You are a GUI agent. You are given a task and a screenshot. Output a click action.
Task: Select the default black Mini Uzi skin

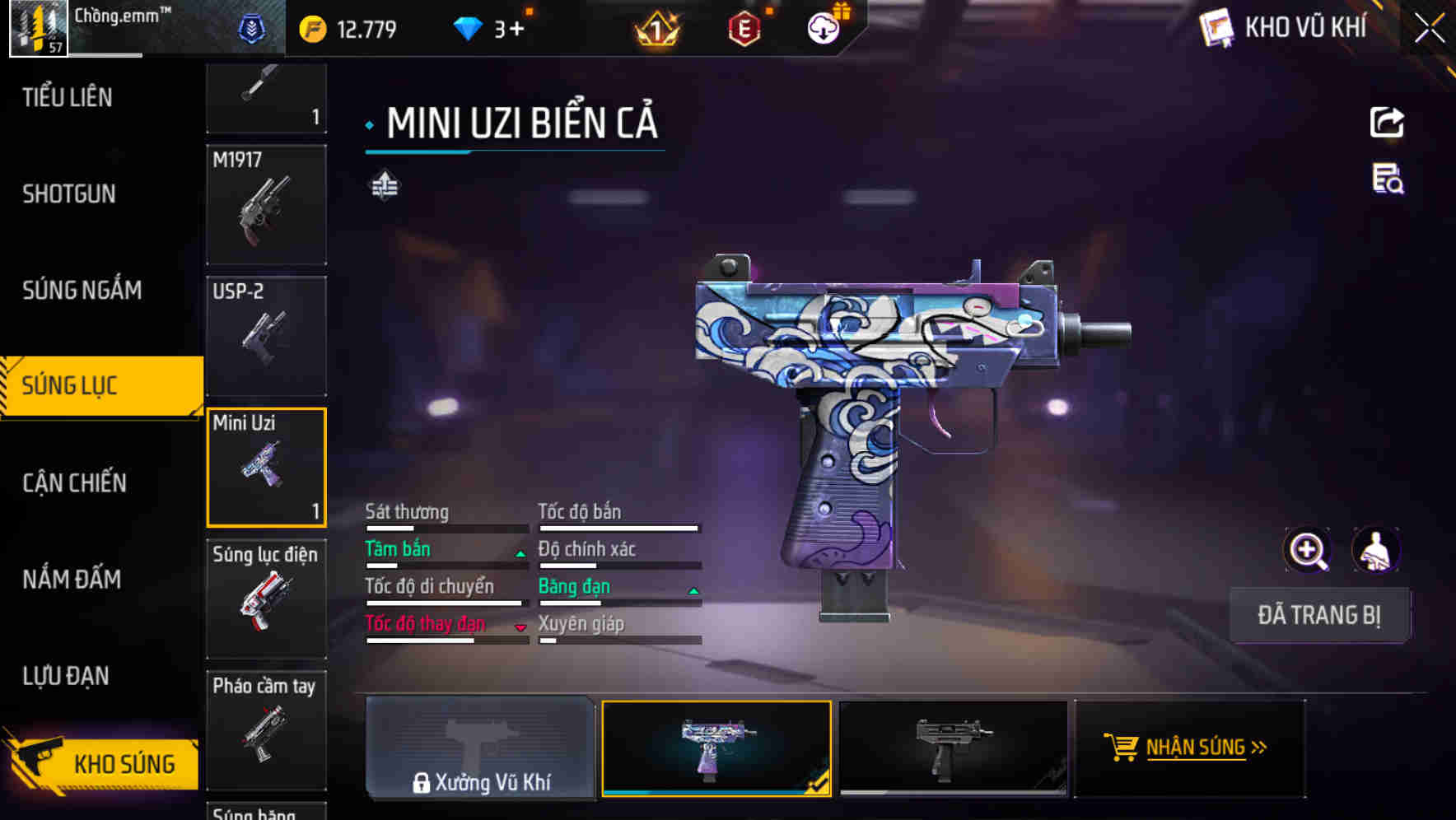pyautogui.click(x=953, y=748)
